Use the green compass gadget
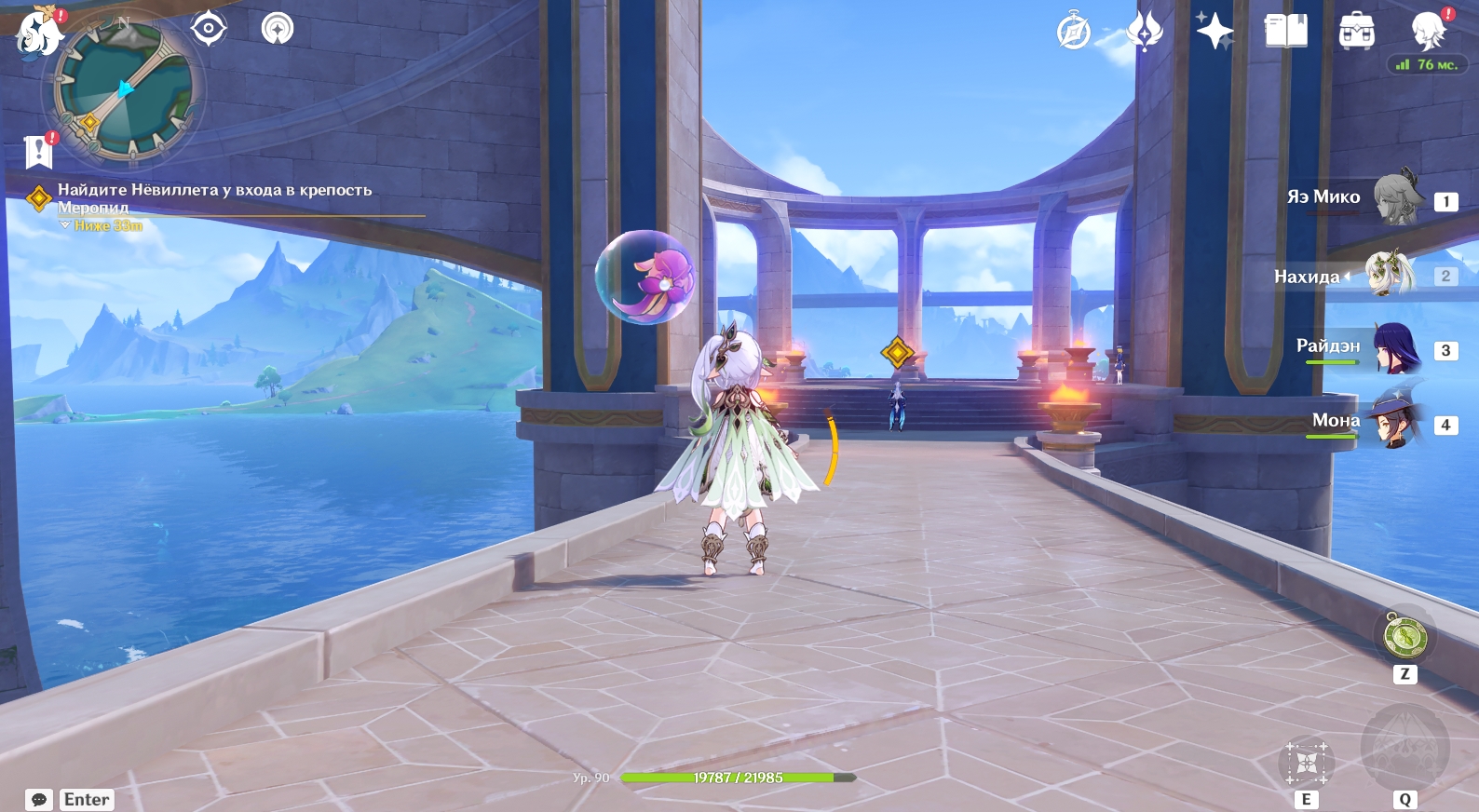The image size is (1479, 812). pyautogui.click(x=1404, y=637)
